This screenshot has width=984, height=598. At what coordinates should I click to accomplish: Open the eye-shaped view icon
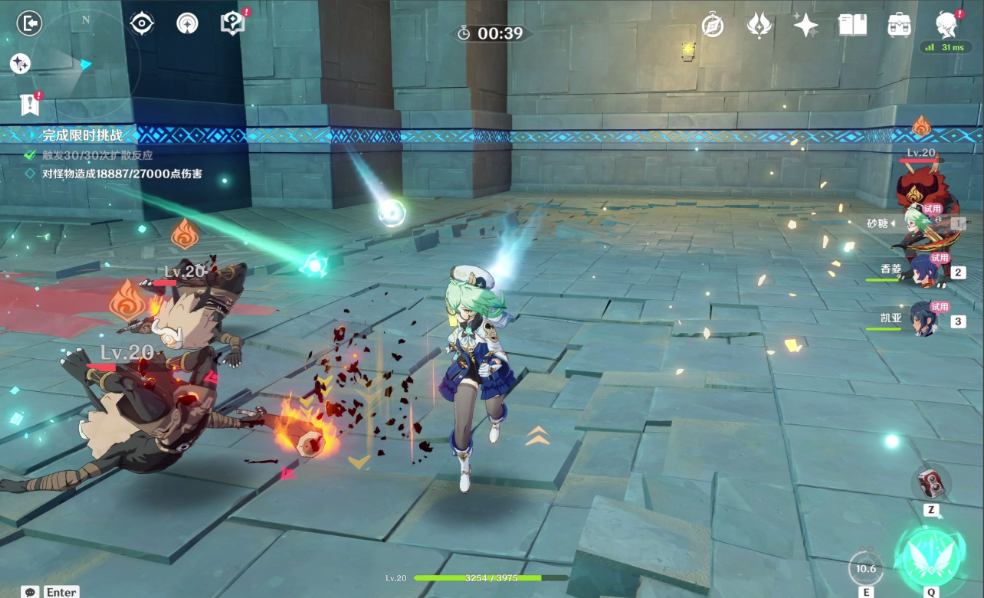coord(142,23)
